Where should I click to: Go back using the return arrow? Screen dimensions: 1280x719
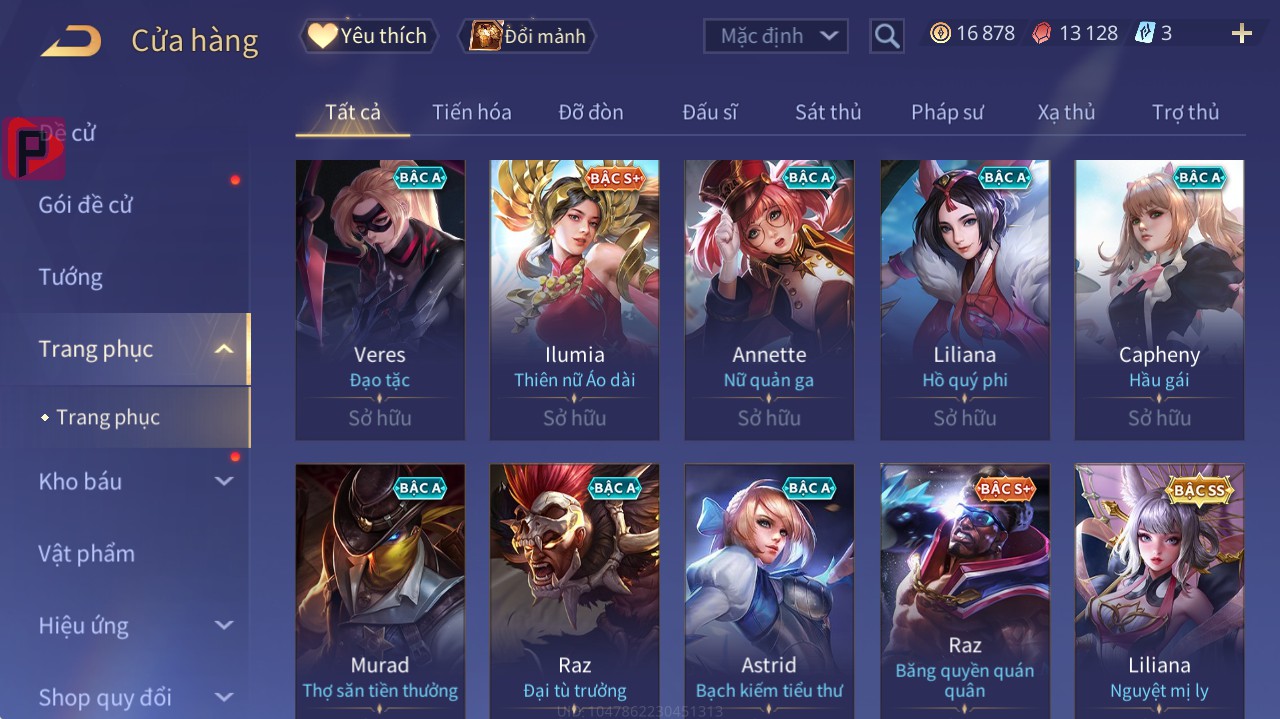[x=71, y=40]
